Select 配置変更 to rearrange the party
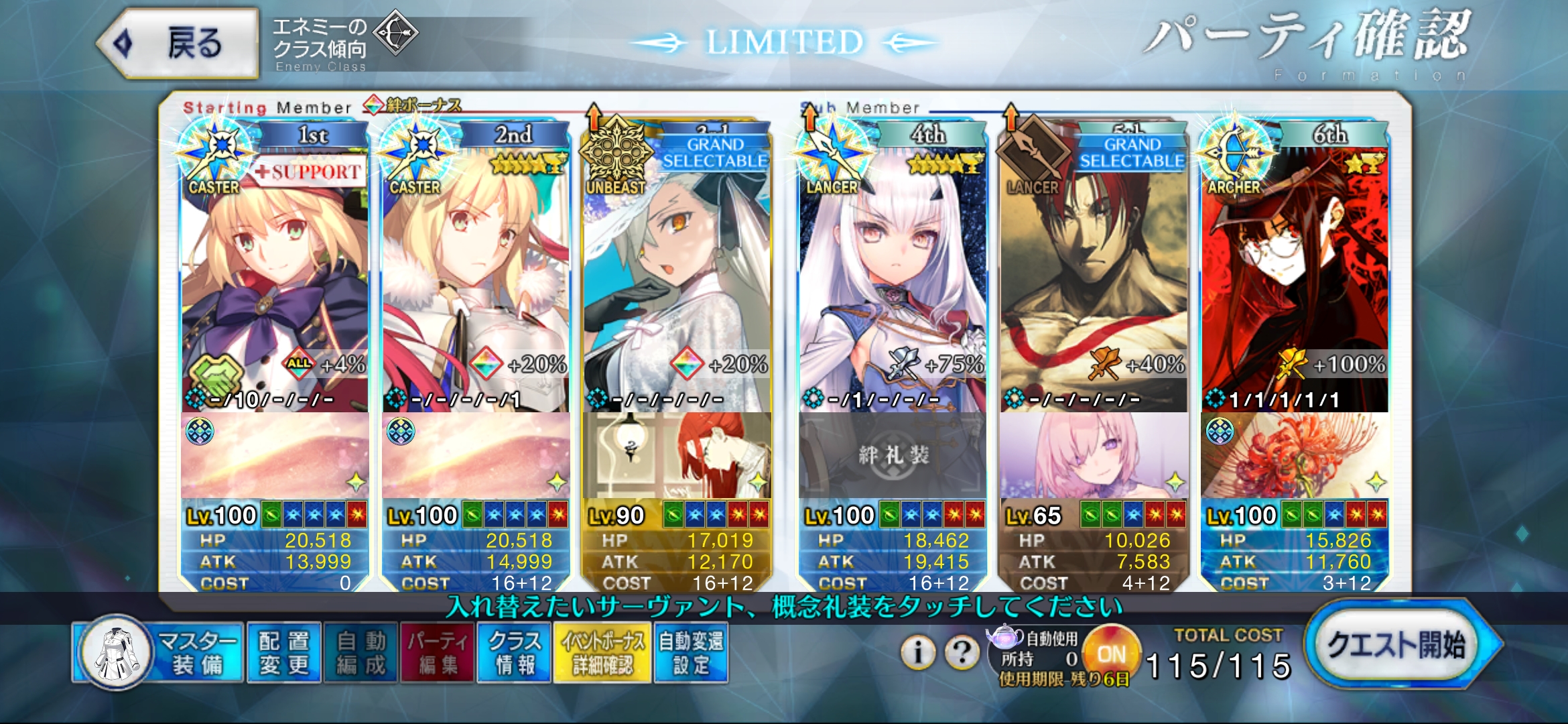This screenshot has width=1568, height=724. coord(284,653)
